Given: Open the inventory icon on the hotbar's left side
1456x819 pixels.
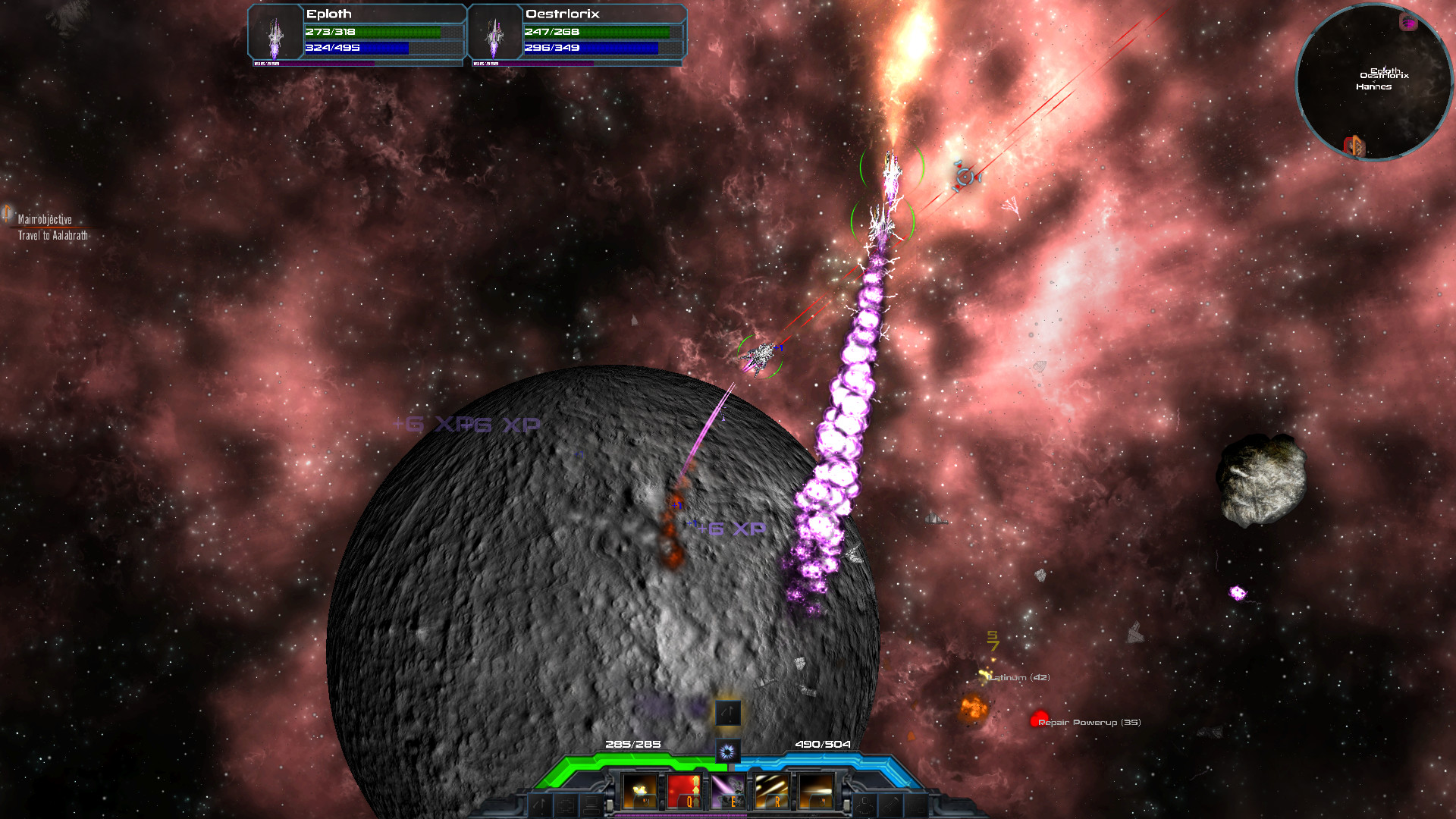Looking at the screenshot, I should (x=591, y=806).
